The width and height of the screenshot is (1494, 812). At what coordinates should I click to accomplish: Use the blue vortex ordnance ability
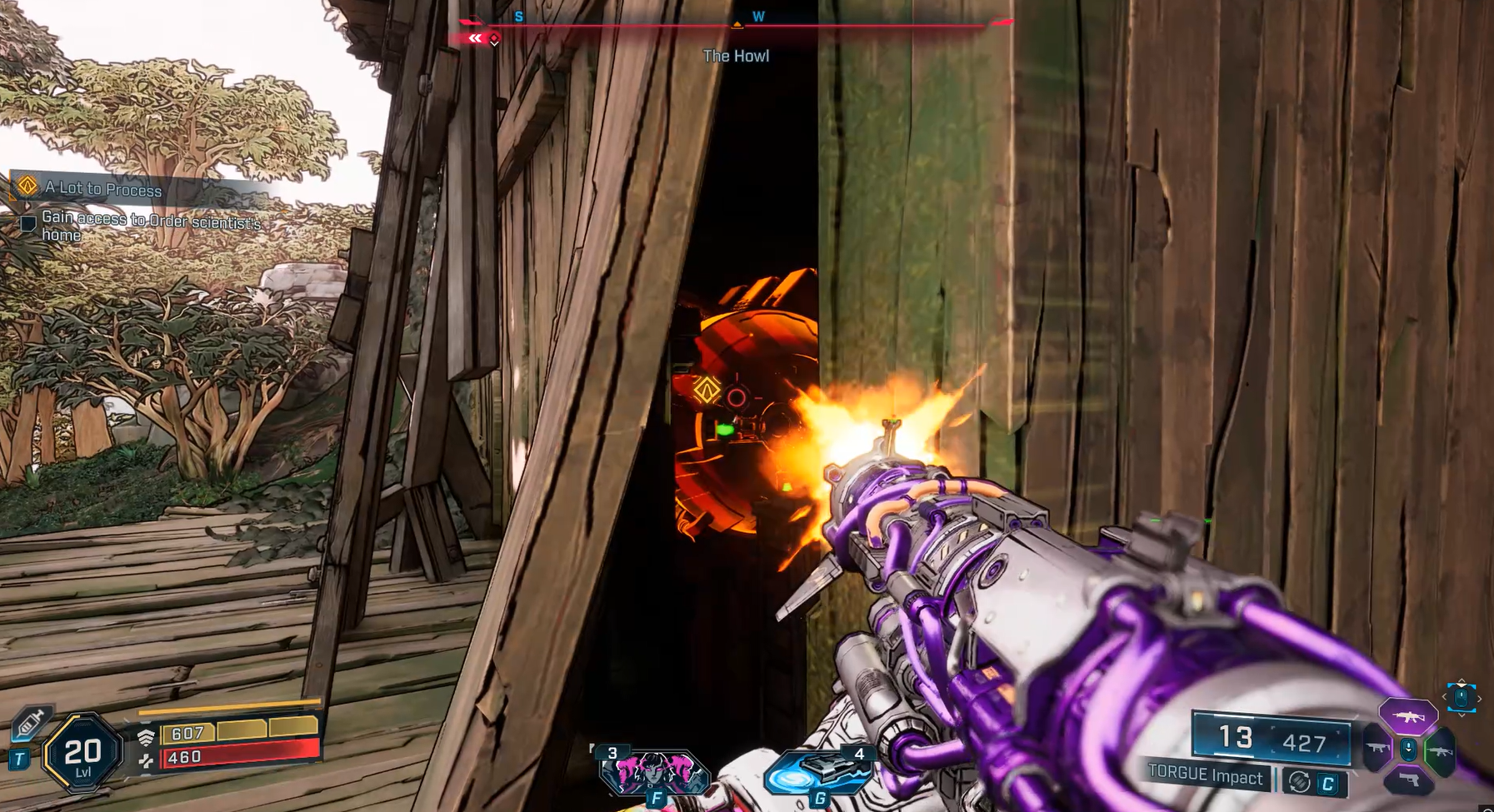point(817,774)
